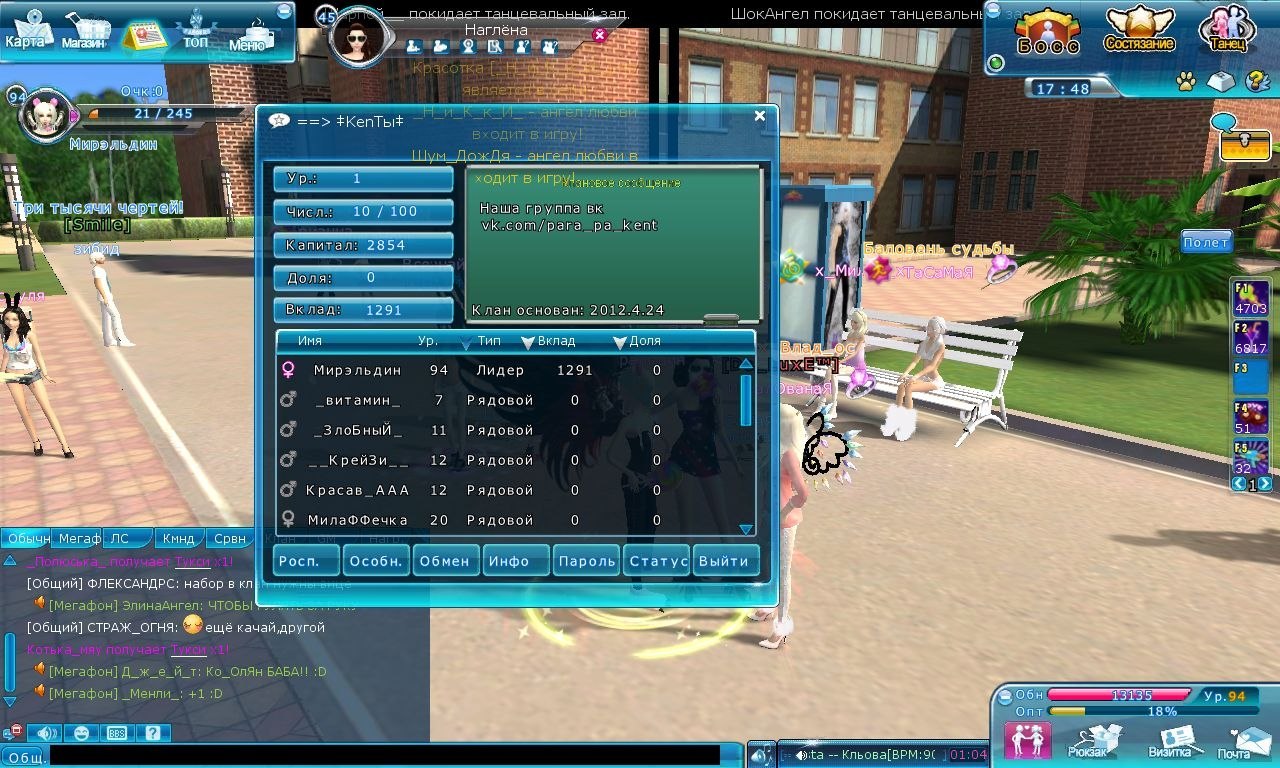Image resolution: width=1280 pixels, height=768 pixels.
Task: Close the clan window
Action: coord(759,116)
